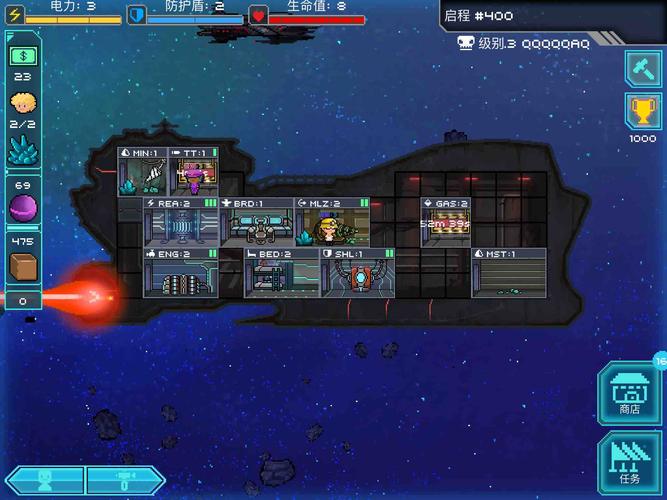
Task: Select the MIN:1 mineral mining room
Action: 142,172
